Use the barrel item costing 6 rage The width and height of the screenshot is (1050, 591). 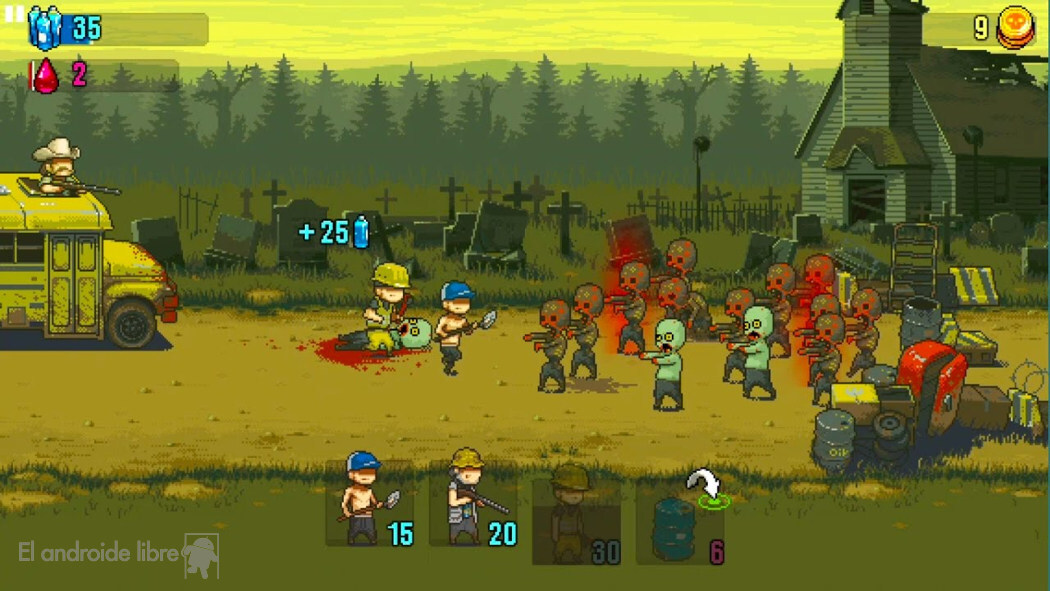[x=680, y=523]
